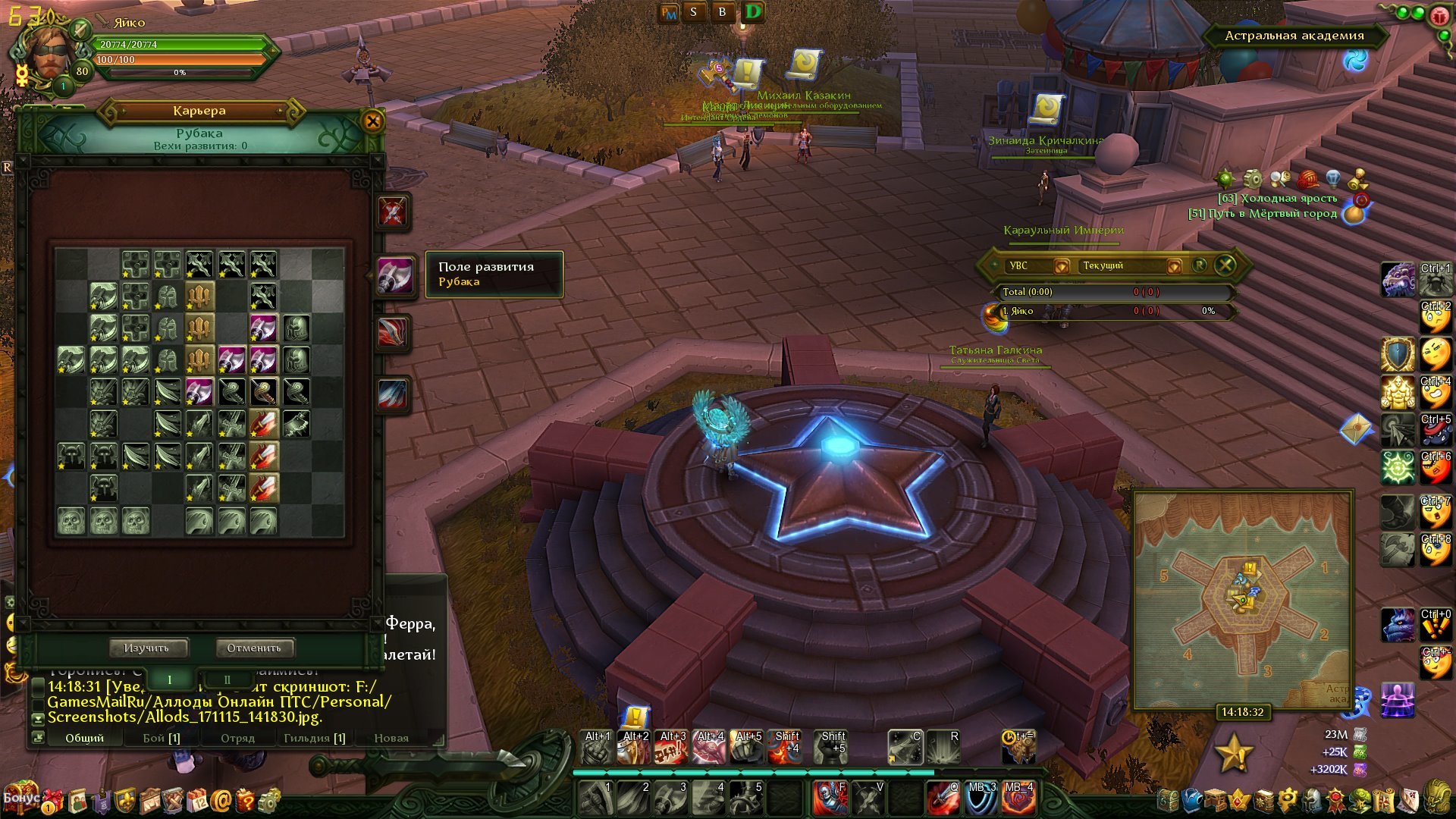Open the Бой chat tab
Viewport: 1456px width, 819px height.
(x=162, y=738)
